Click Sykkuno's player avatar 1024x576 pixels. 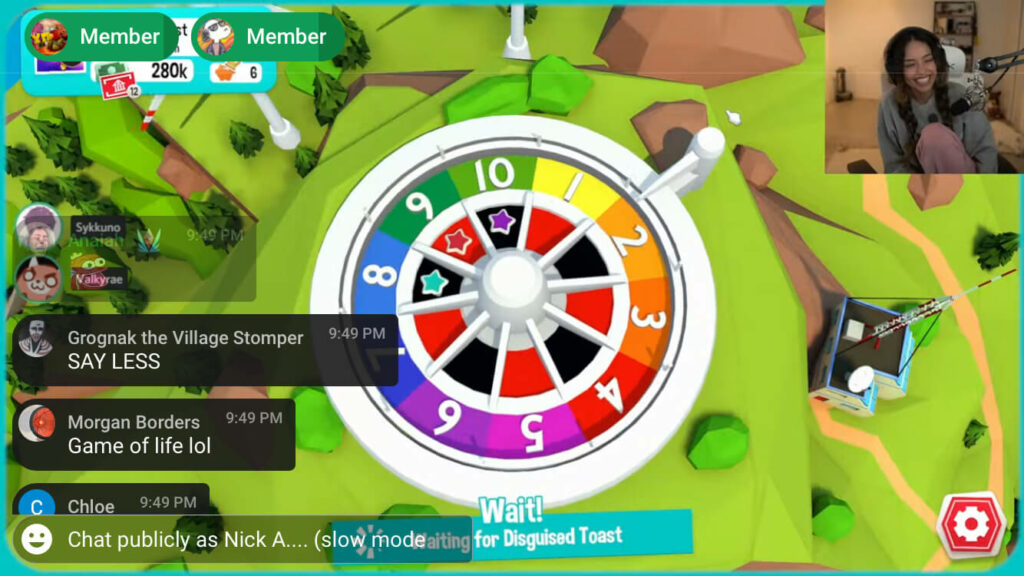click(39, 228)
